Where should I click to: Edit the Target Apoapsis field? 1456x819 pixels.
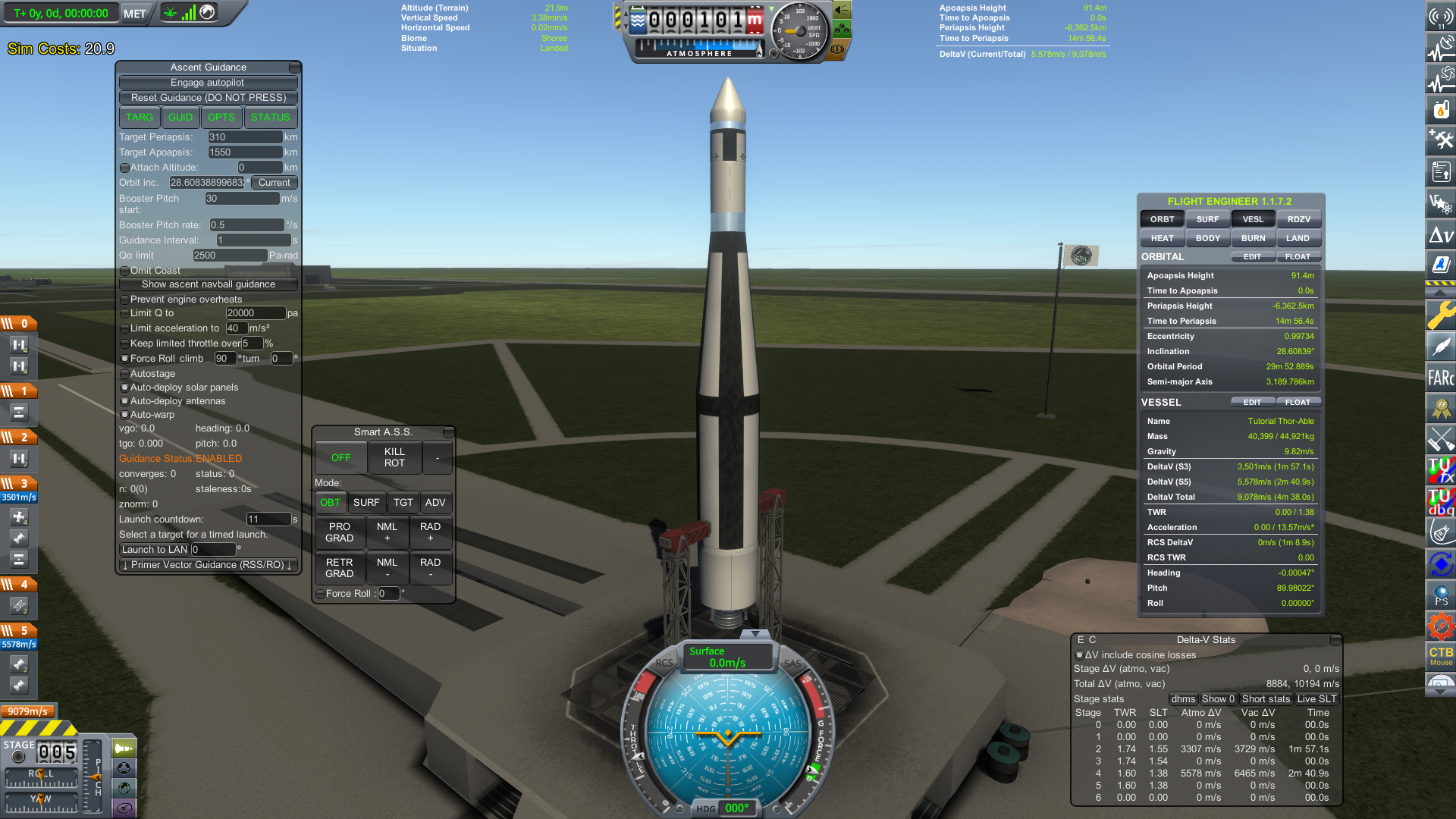tap(244, 152)
